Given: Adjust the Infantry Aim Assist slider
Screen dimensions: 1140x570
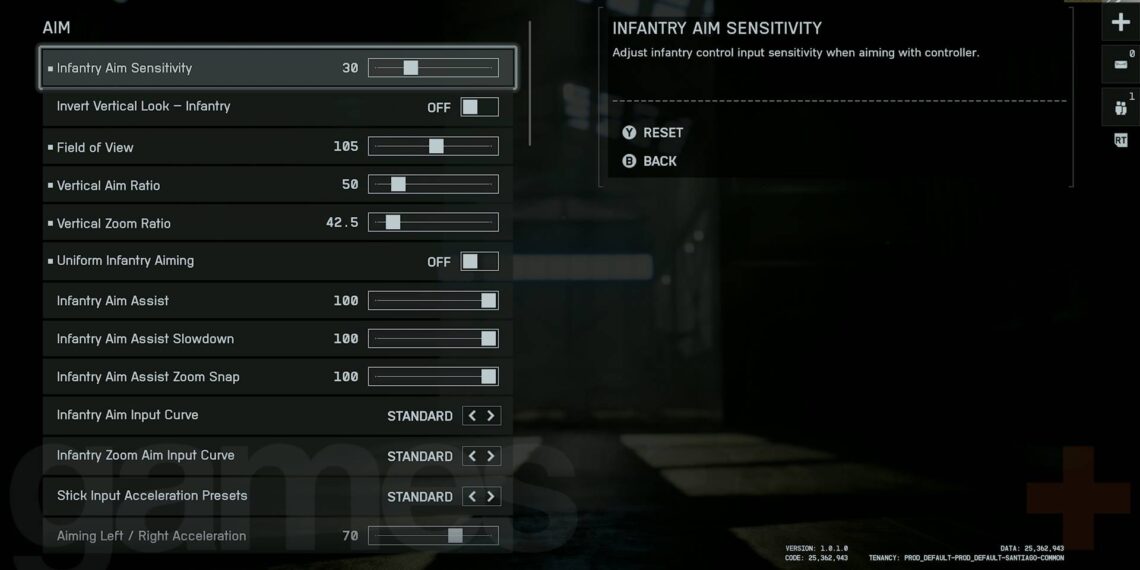Looking at the screenshot, I should pyautogui.click(x=433, y=301).
